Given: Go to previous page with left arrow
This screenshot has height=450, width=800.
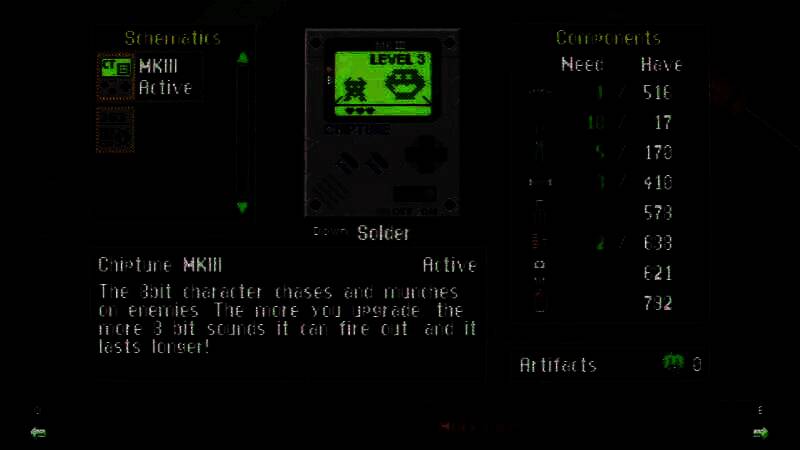Looking at the screenshot, I should 38,432.
